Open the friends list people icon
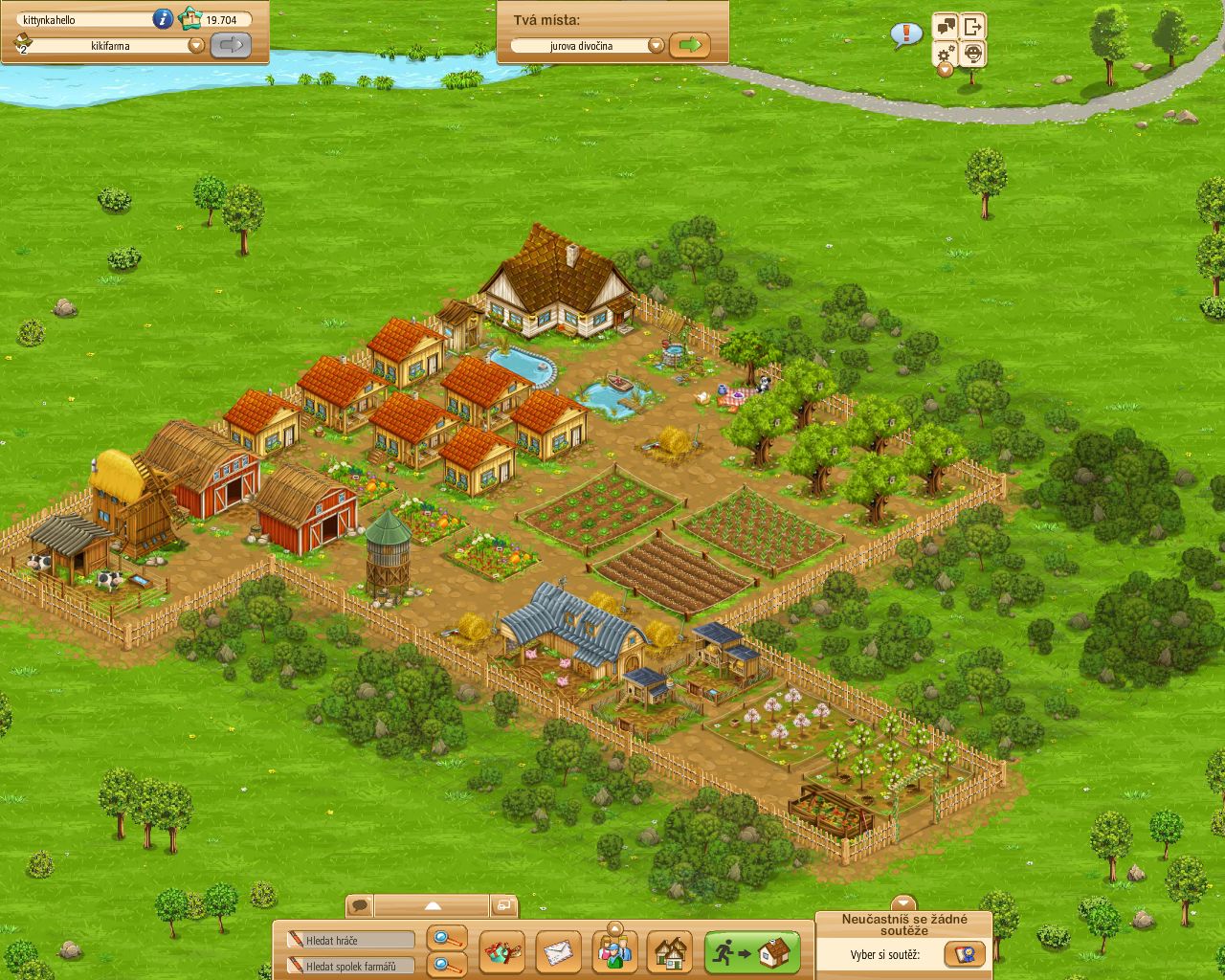The width and height of the screenshot is (1225, 980). [x=613, y=952]
